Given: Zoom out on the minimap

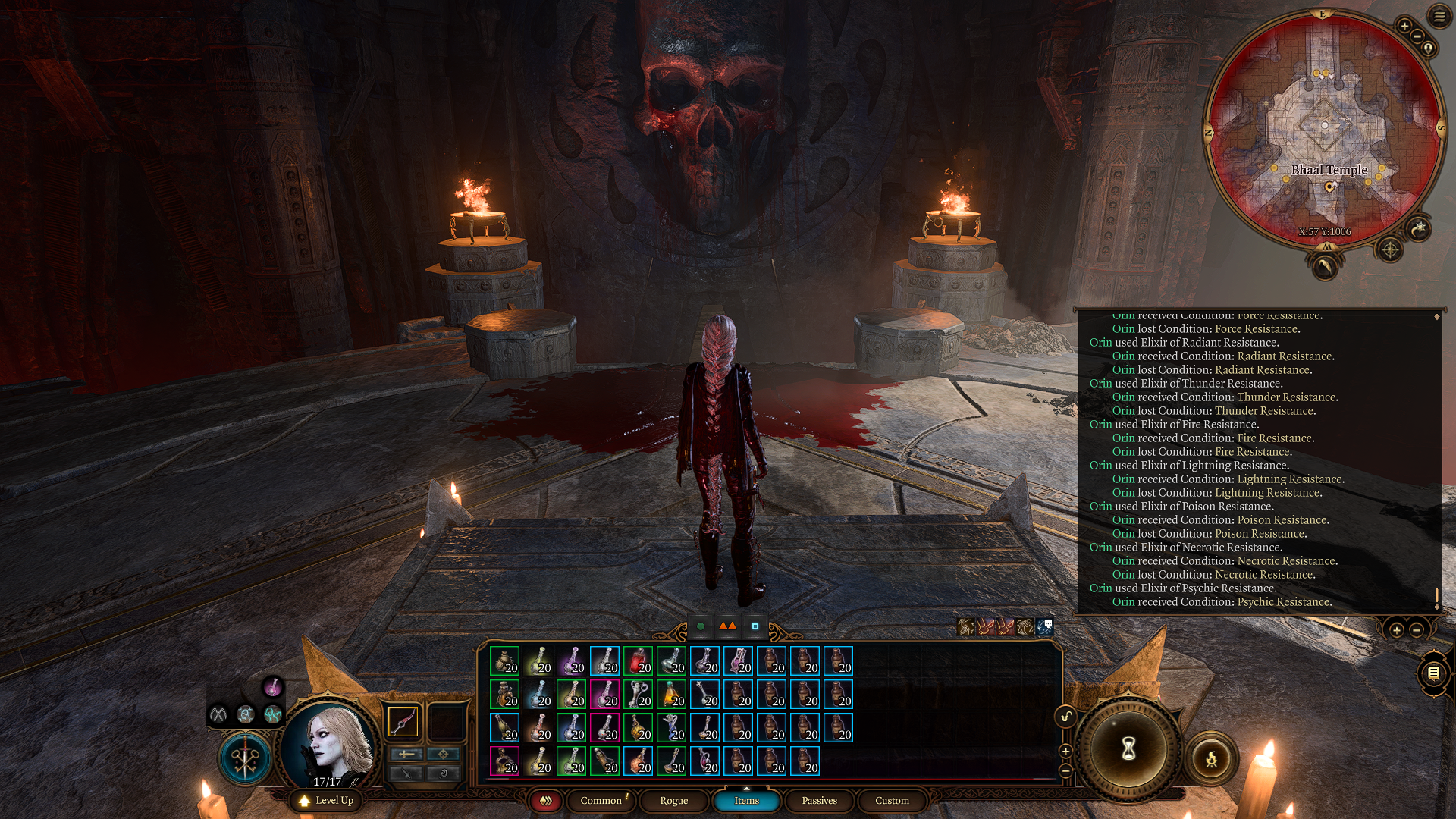Looking at the screenshot, I should pyautogui.click(x=1417, y=37).
